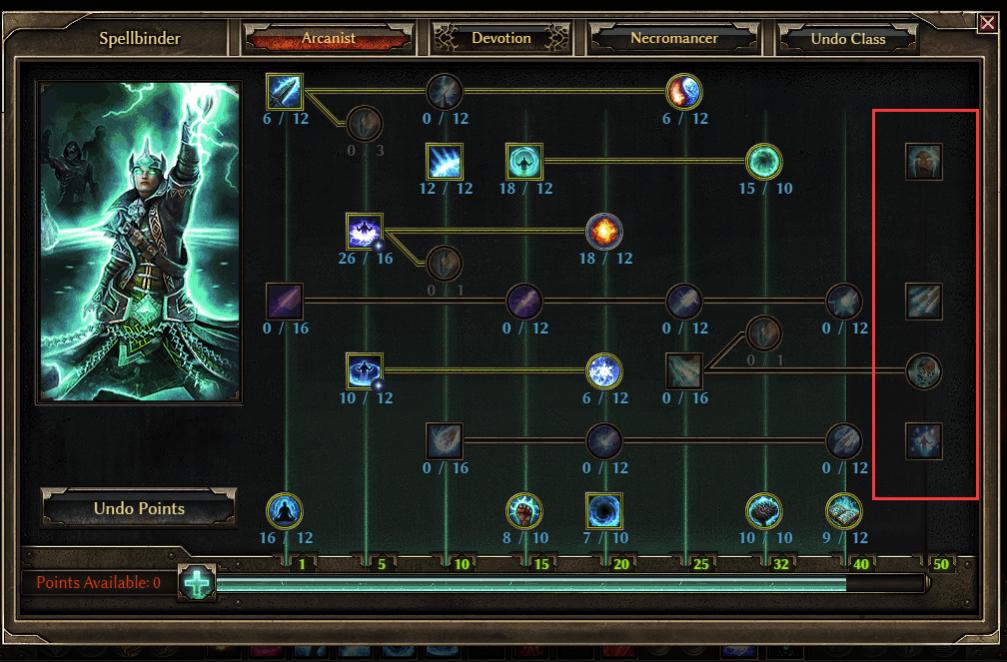This screenshot has width=1007, height=662.
Task: Pick the snowflake orb skill at 6/12
Action: [604, 371]
